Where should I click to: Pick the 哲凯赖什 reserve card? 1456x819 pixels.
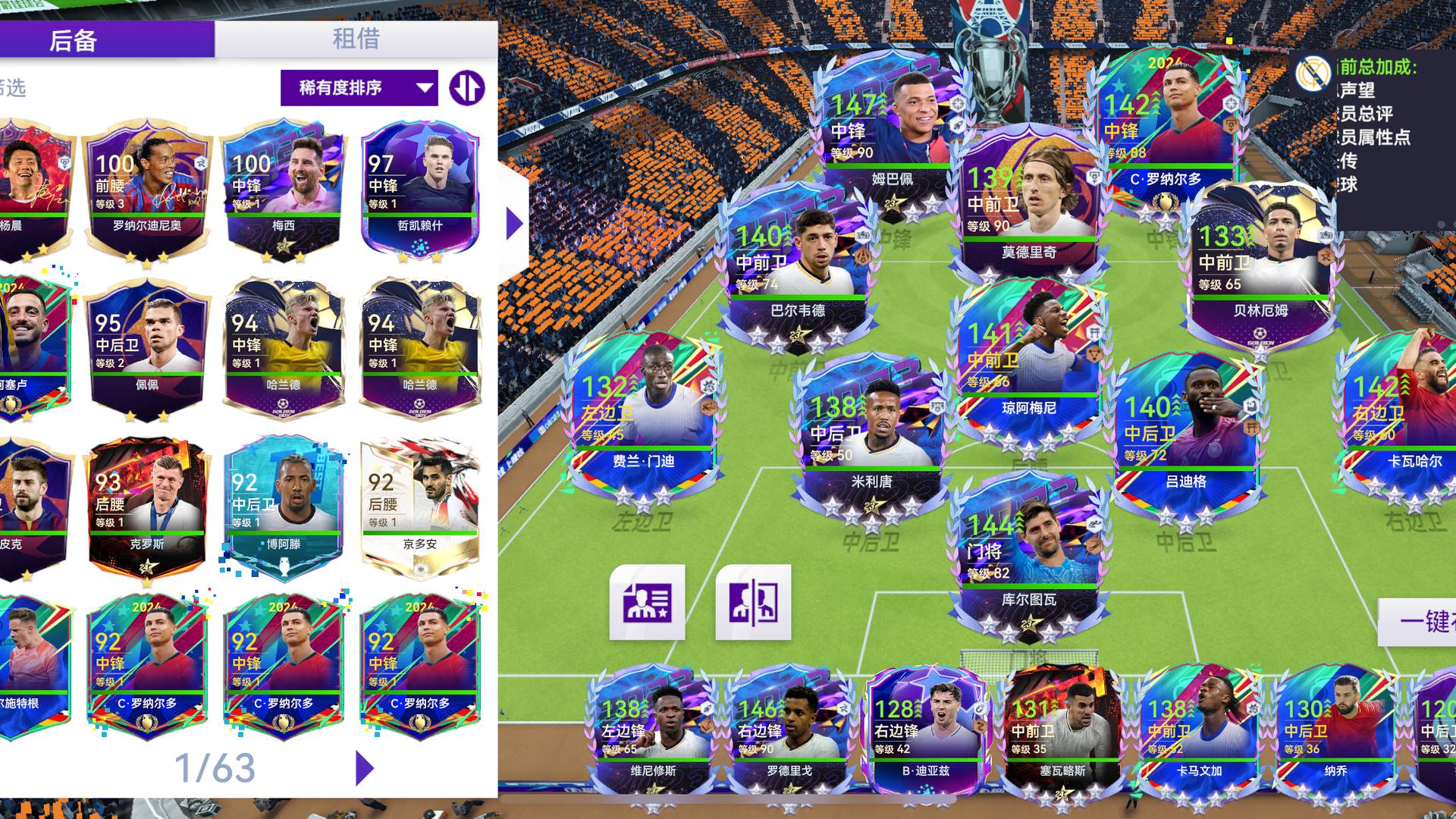pos(420,190)
